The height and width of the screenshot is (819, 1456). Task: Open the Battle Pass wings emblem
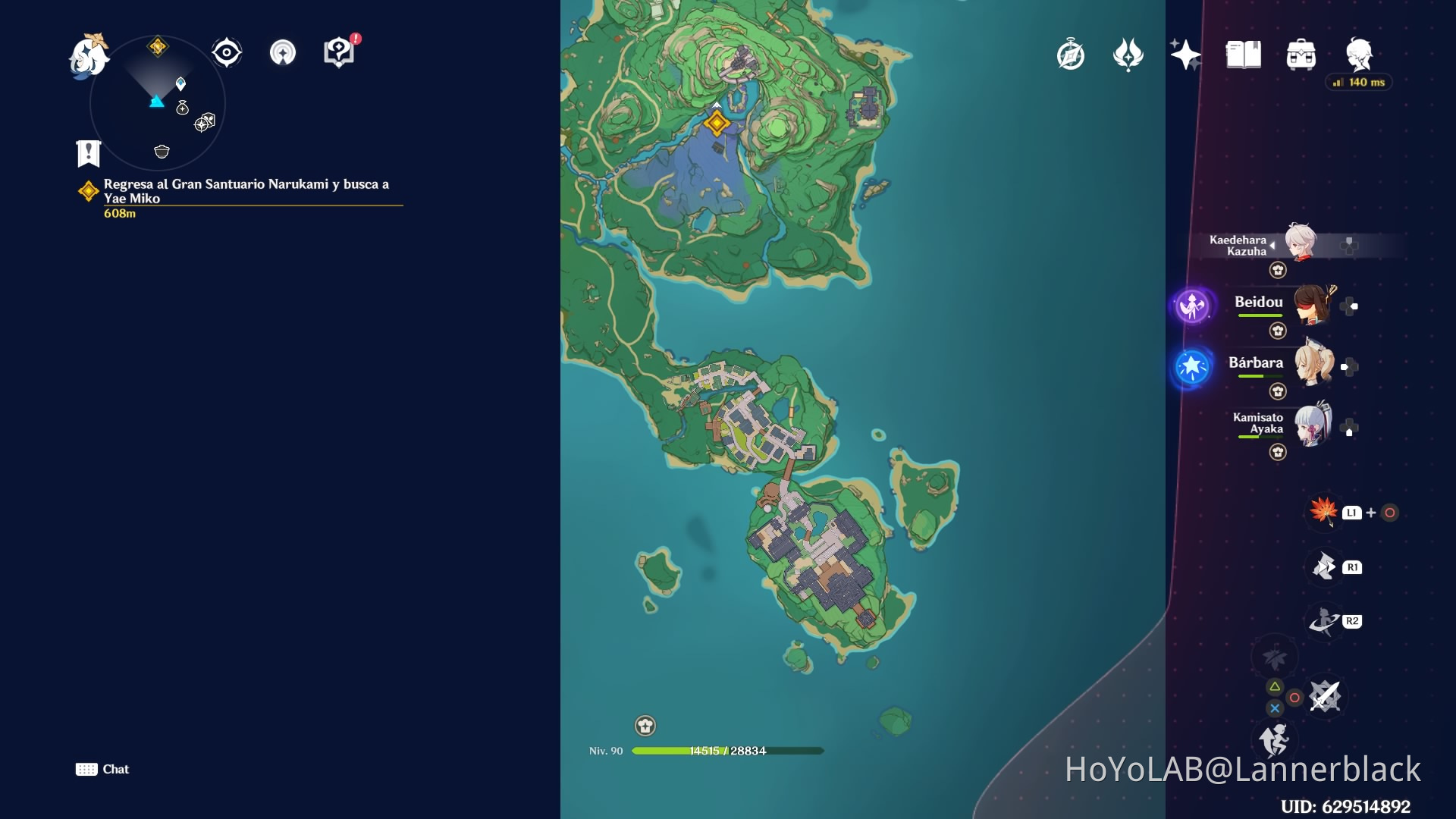1128,55
